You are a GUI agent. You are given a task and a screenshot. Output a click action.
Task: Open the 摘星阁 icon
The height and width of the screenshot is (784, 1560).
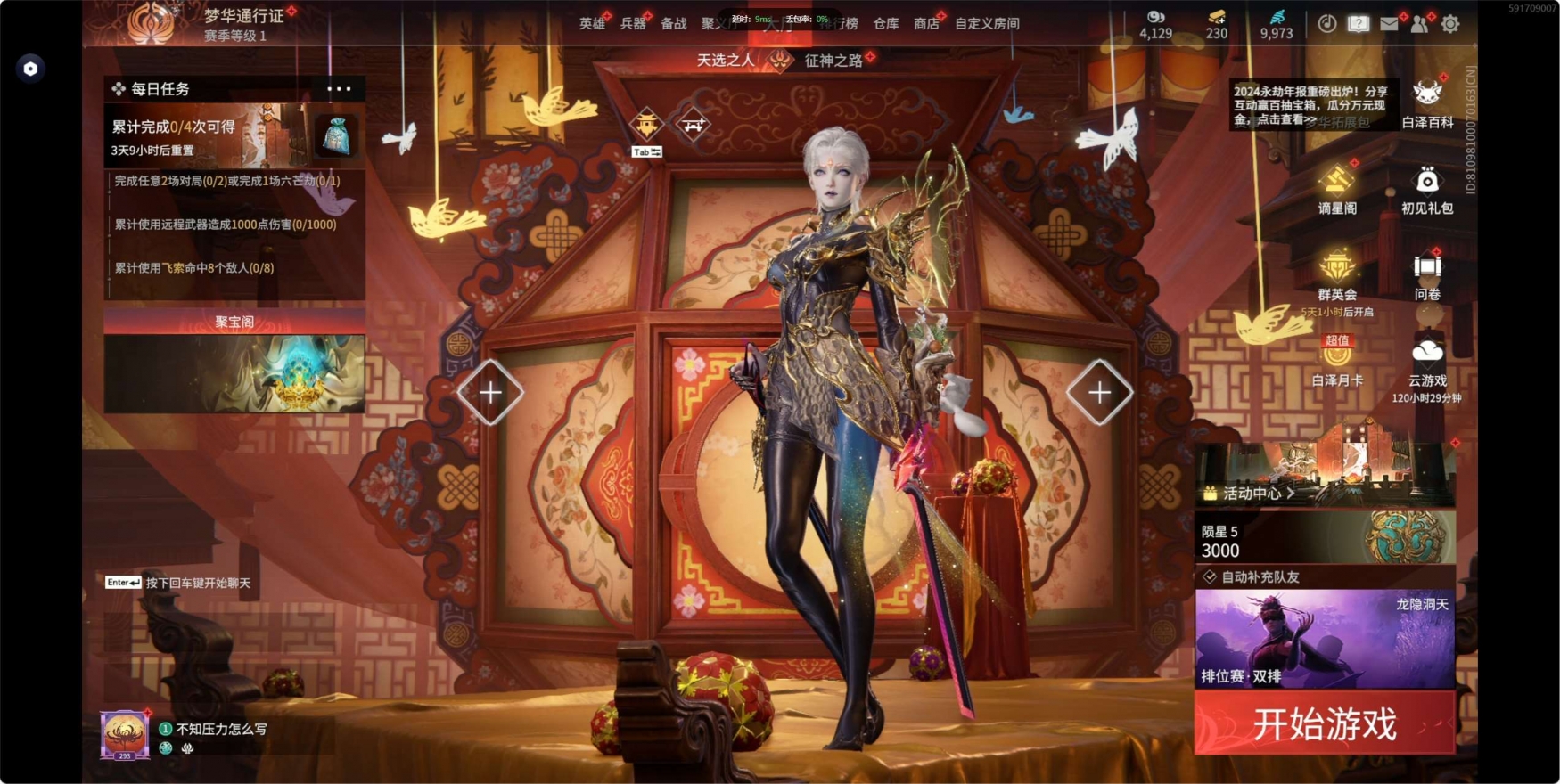click(1337, 189)
